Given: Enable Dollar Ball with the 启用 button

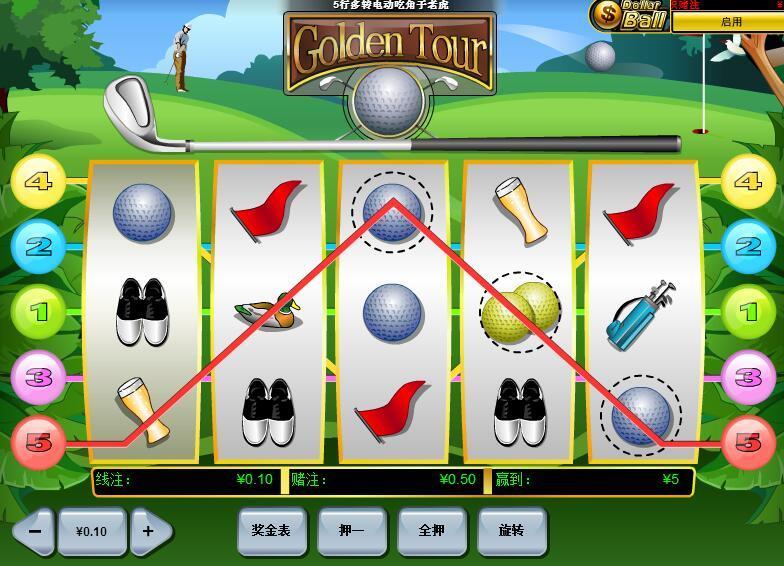Looking at the screenshot, I should (x=730, y=21).
